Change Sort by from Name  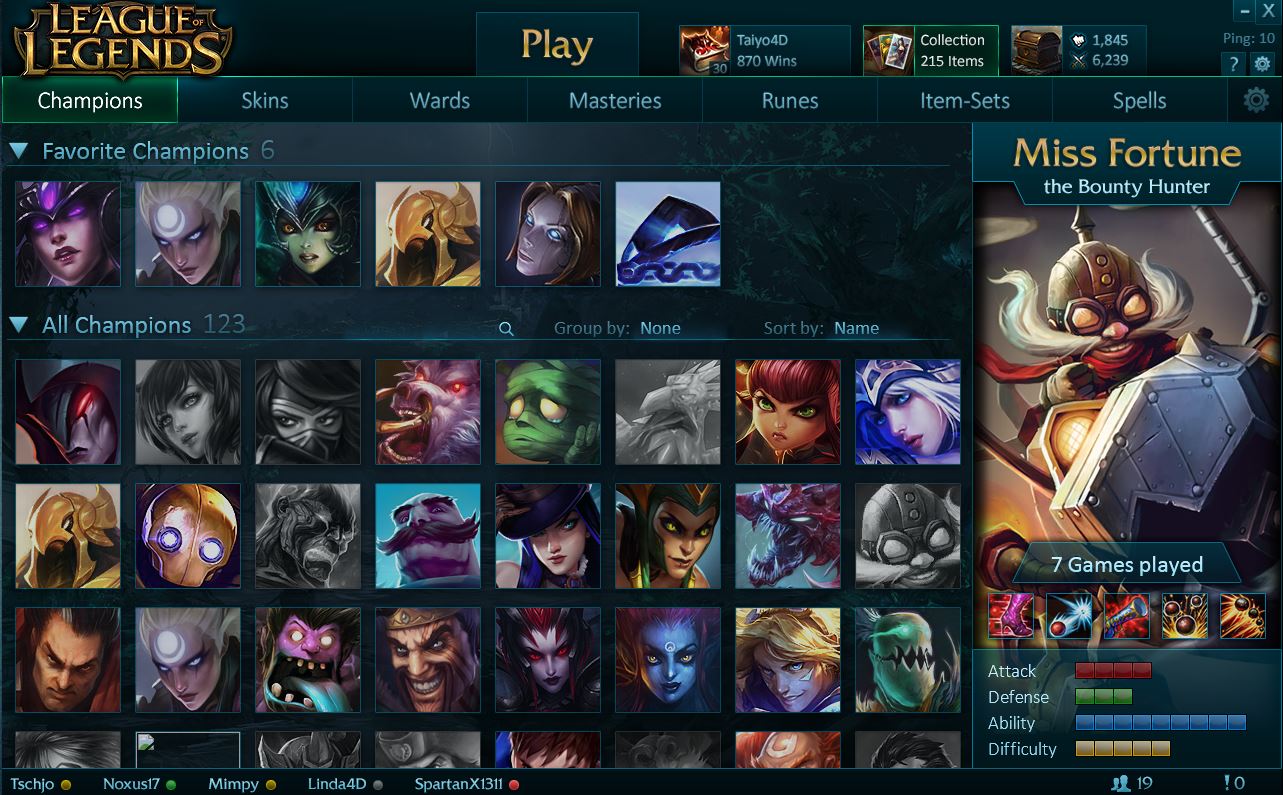[x=856, y=328]
